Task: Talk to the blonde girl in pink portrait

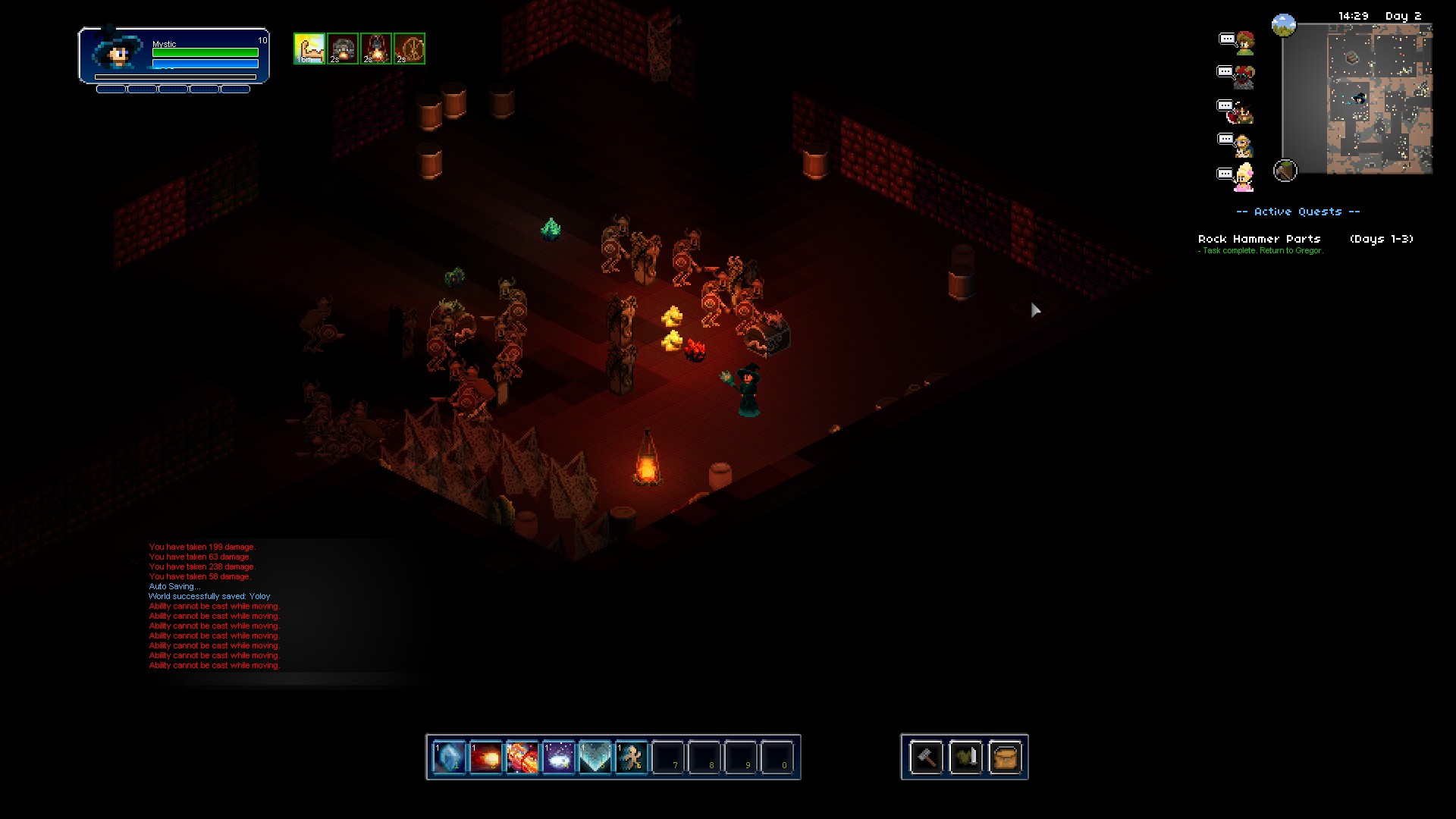Action: (x=1244, y=178)
